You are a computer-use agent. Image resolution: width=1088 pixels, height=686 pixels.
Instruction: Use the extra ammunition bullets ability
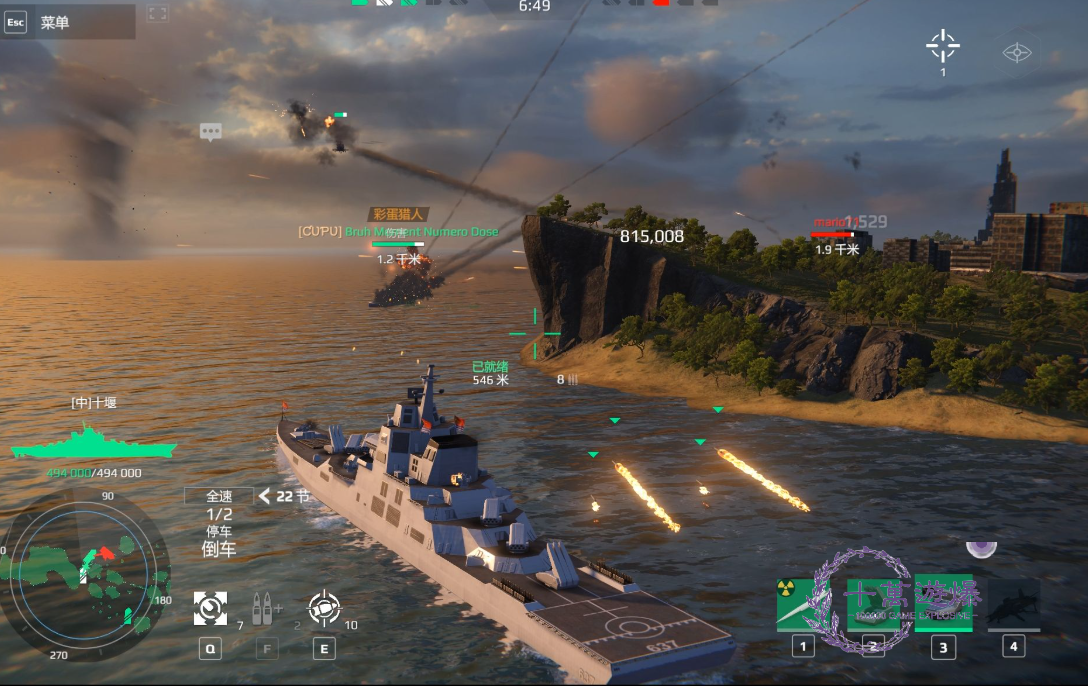267,607
